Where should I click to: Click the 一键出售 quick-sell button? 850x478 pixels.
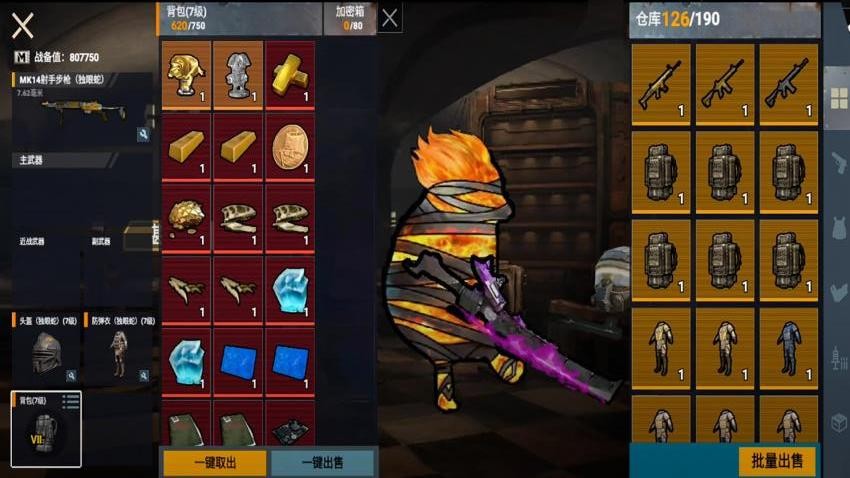[322, 463]
